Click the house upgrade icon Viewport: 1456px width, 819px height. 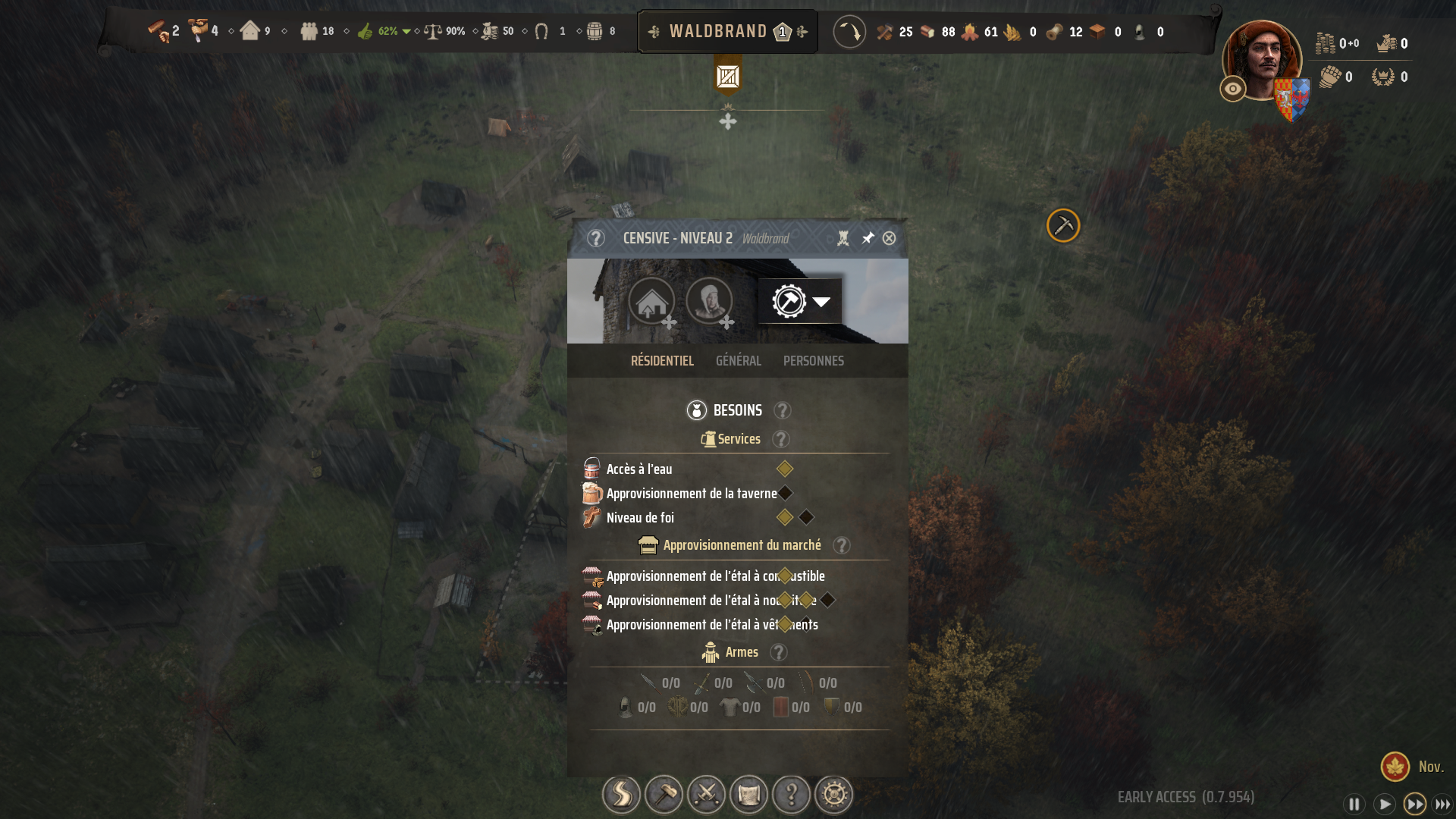[651, 301]
